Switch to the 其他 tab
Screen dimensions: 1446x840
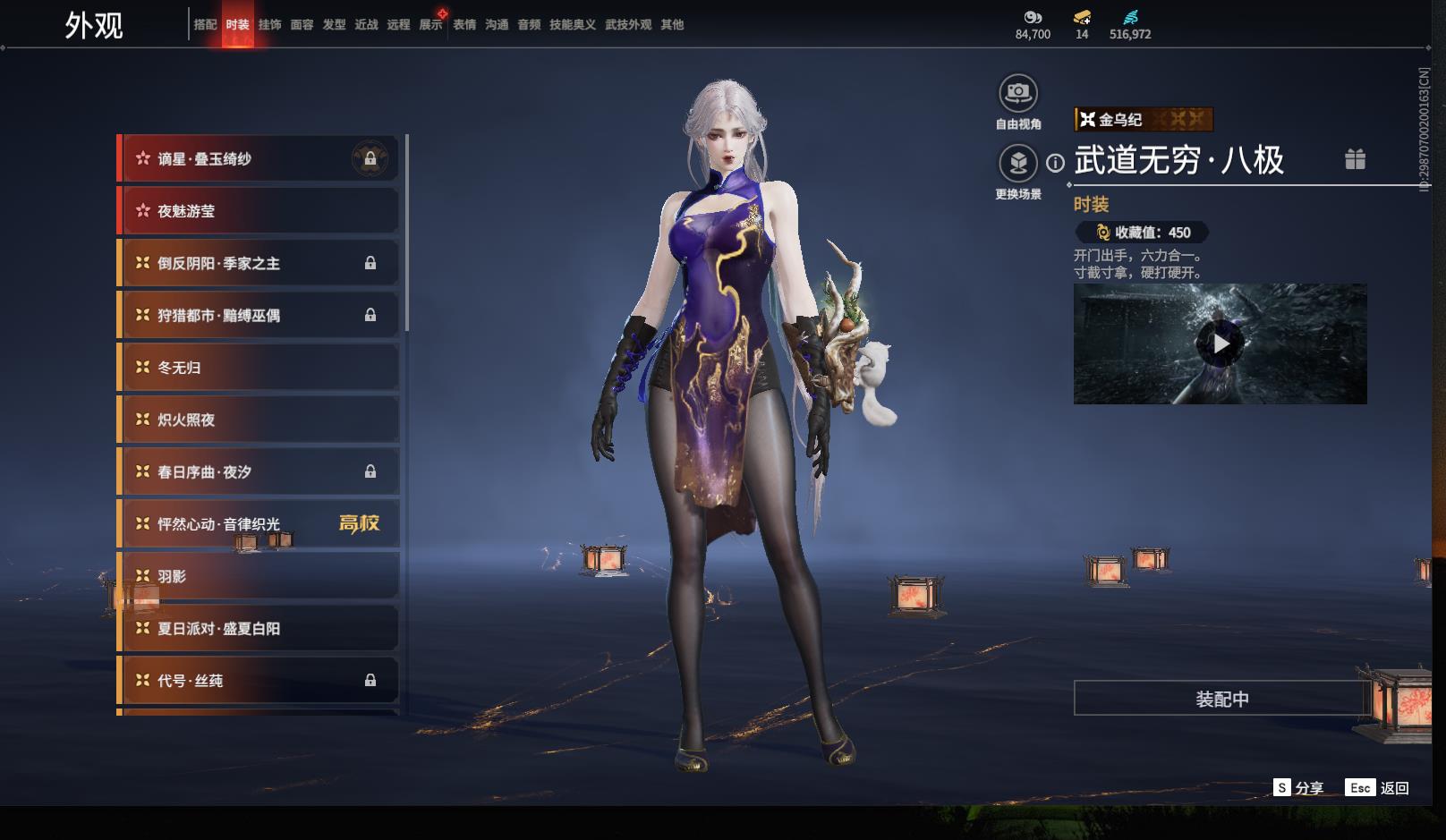click(672, 25)
